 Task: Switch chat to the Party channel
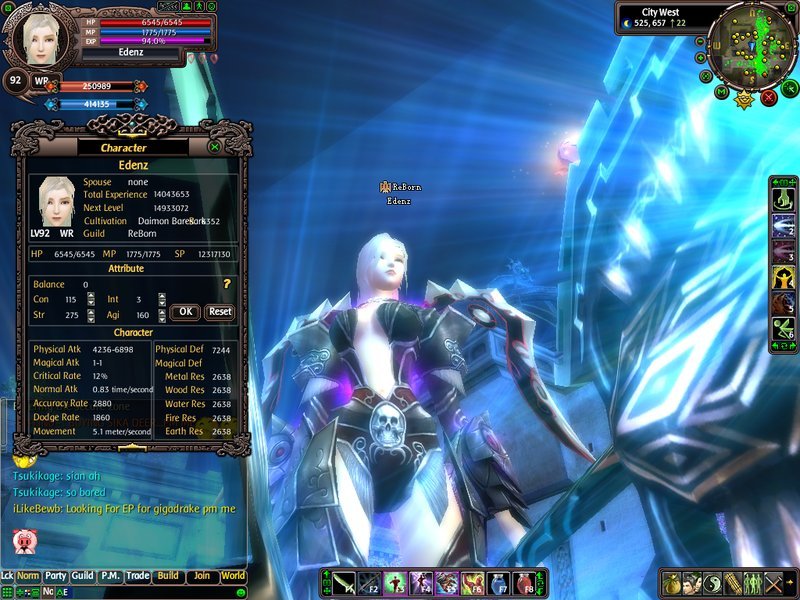point(56,576)
